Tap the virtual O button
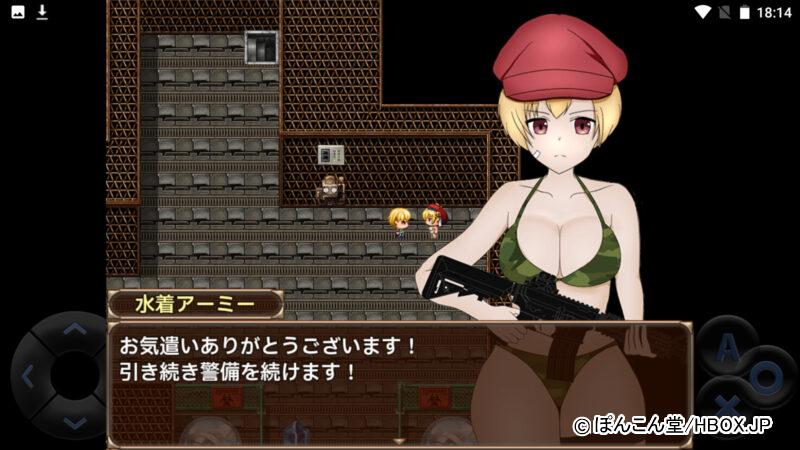 (x=768, y=375)
